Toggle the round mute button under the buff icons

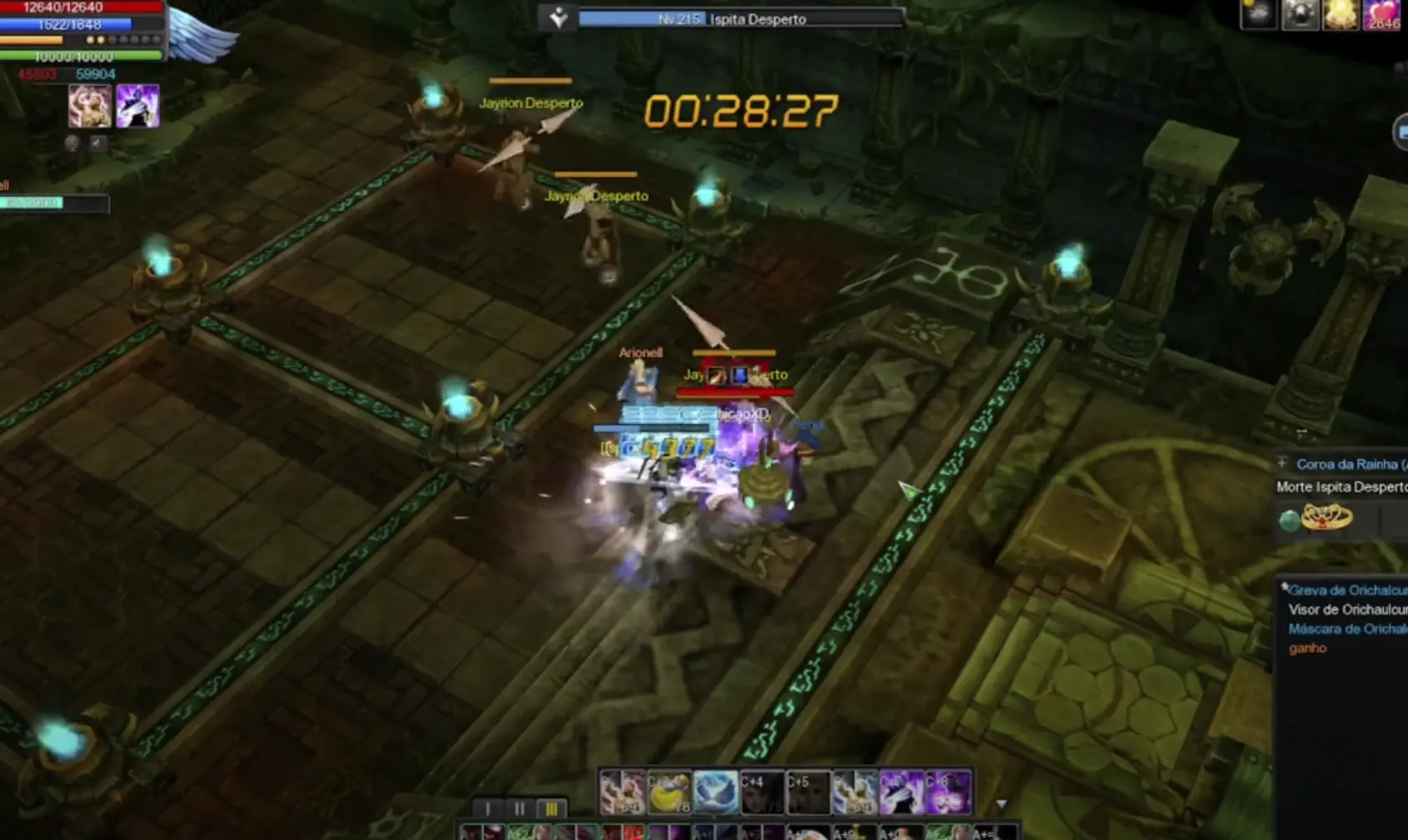click(73, 144)
